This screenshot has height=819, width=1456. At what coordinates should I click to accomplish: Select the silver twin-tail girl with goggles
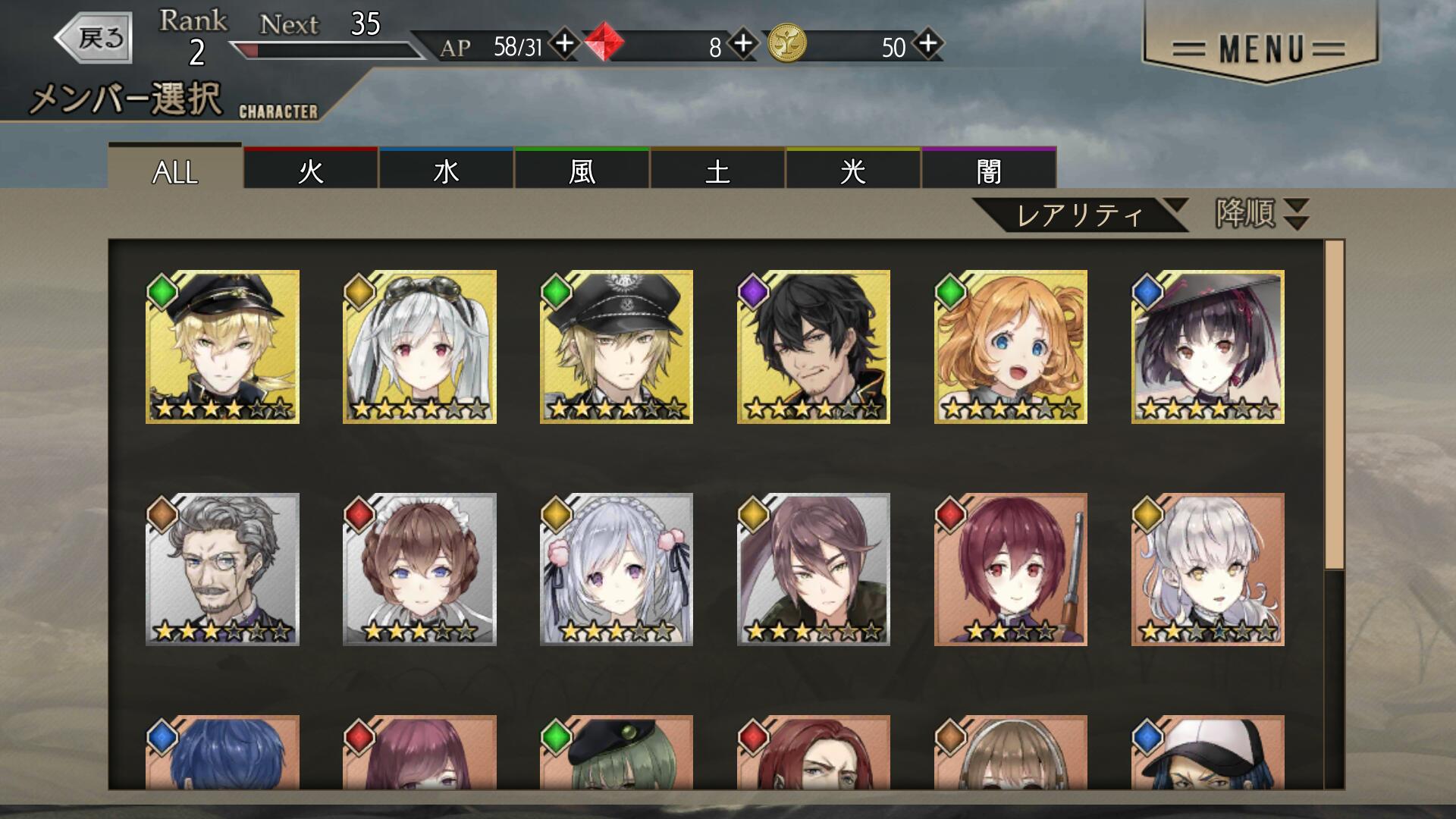419,347
